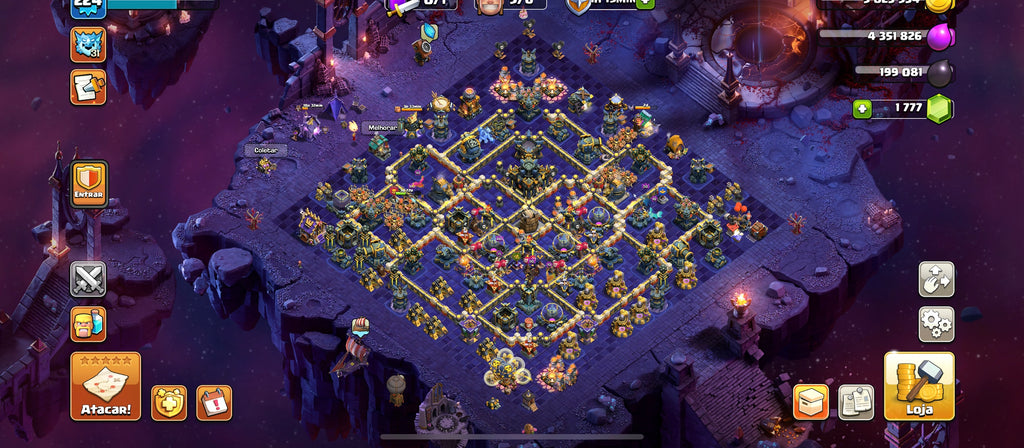Add shield time with green plus
1024x448 pixels.
[645, 3]
